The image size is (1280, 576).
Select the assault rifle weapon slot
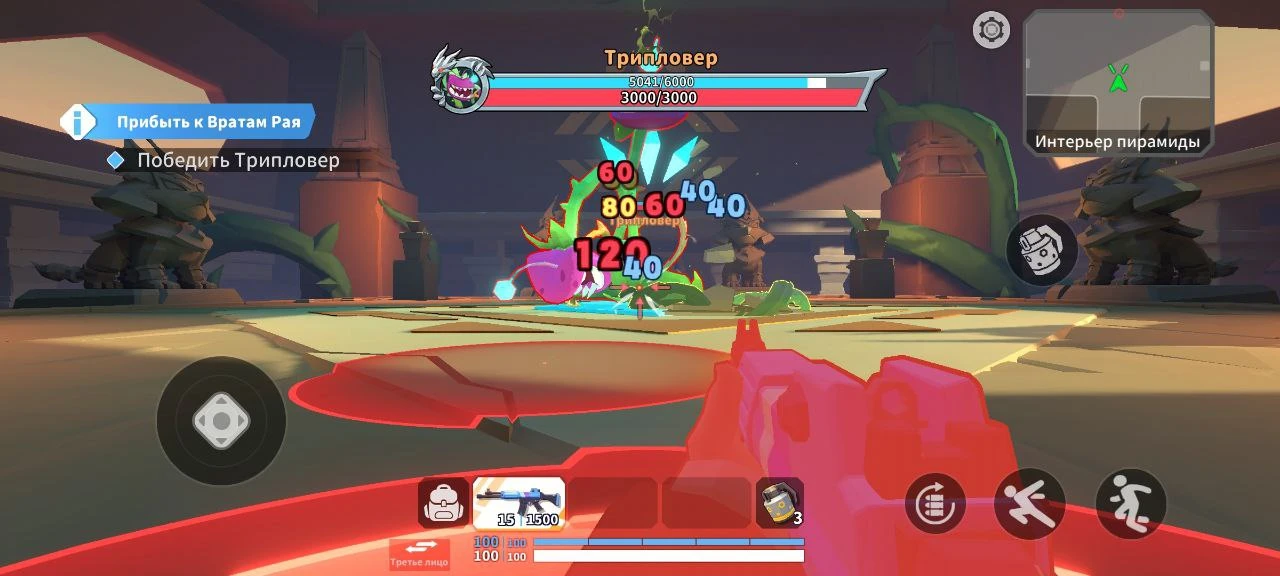[519, 502]
